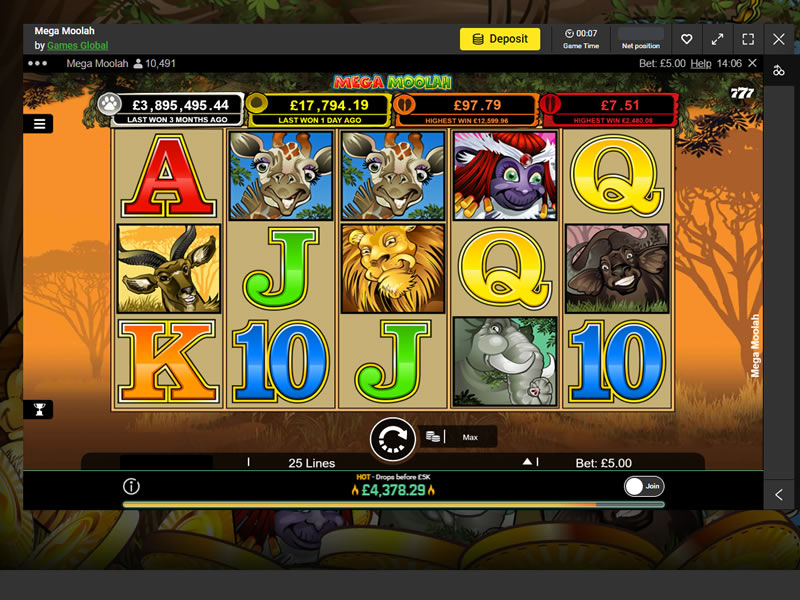This screenshot has height=600, width=800.
Task: Open the coin stack bet settings
Action: pyautogui.click(x=433, y=437)
